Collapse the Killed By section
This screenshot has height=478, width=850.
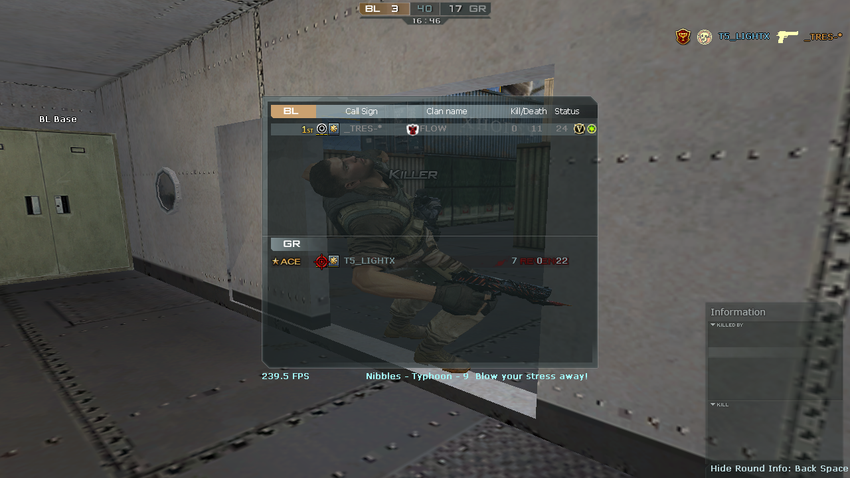click(713, 325)
